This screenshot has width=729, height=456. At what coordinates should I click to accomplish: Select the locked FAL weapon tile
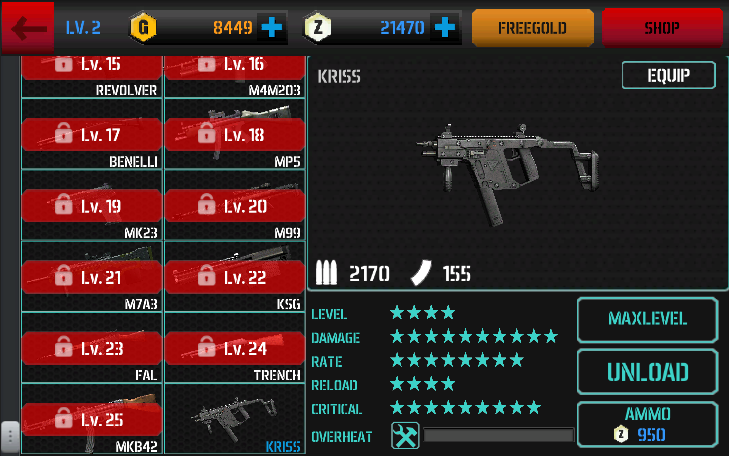[92, 348]
